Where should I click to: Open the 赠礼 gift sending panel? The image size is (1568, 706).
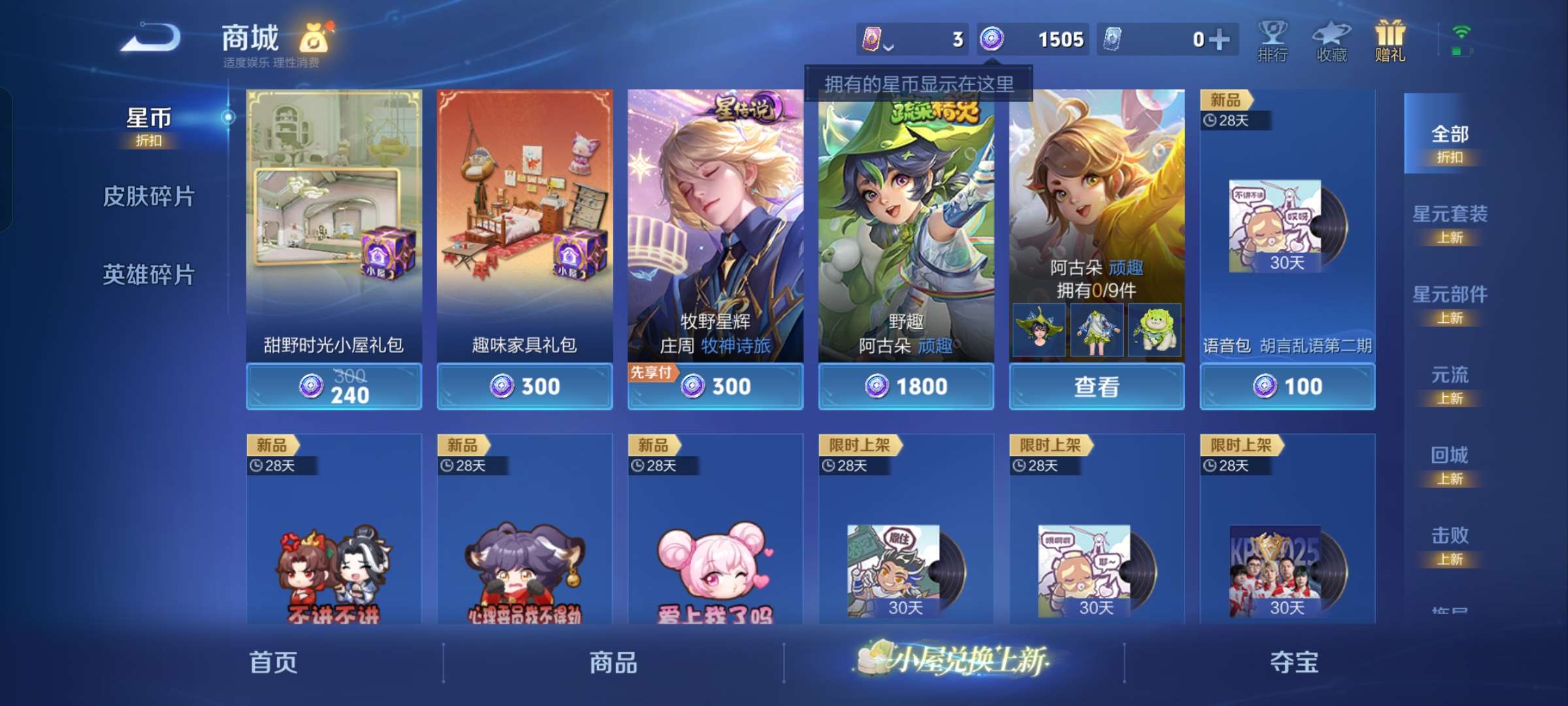tap(1389, 41)
